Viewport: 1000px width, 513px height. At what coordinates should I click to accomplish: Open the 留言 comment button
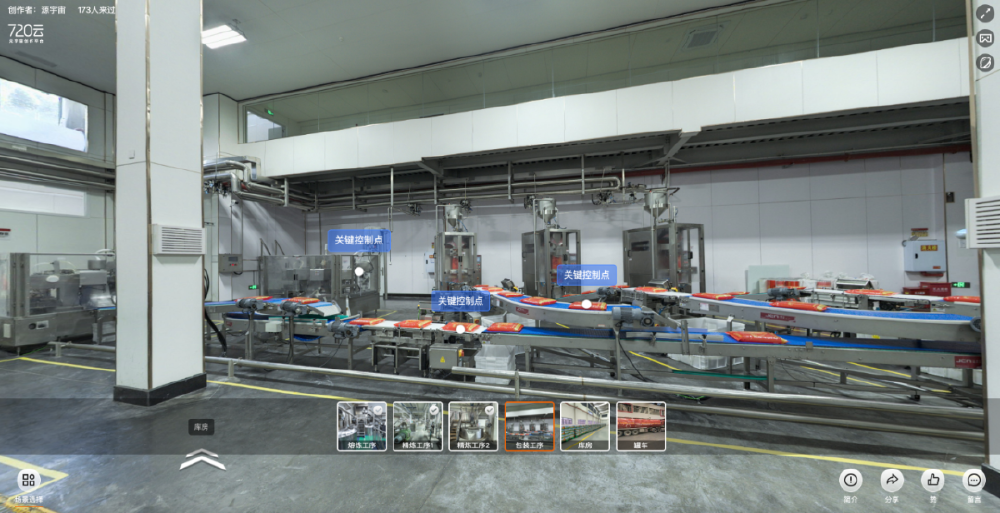pos(974,480)
